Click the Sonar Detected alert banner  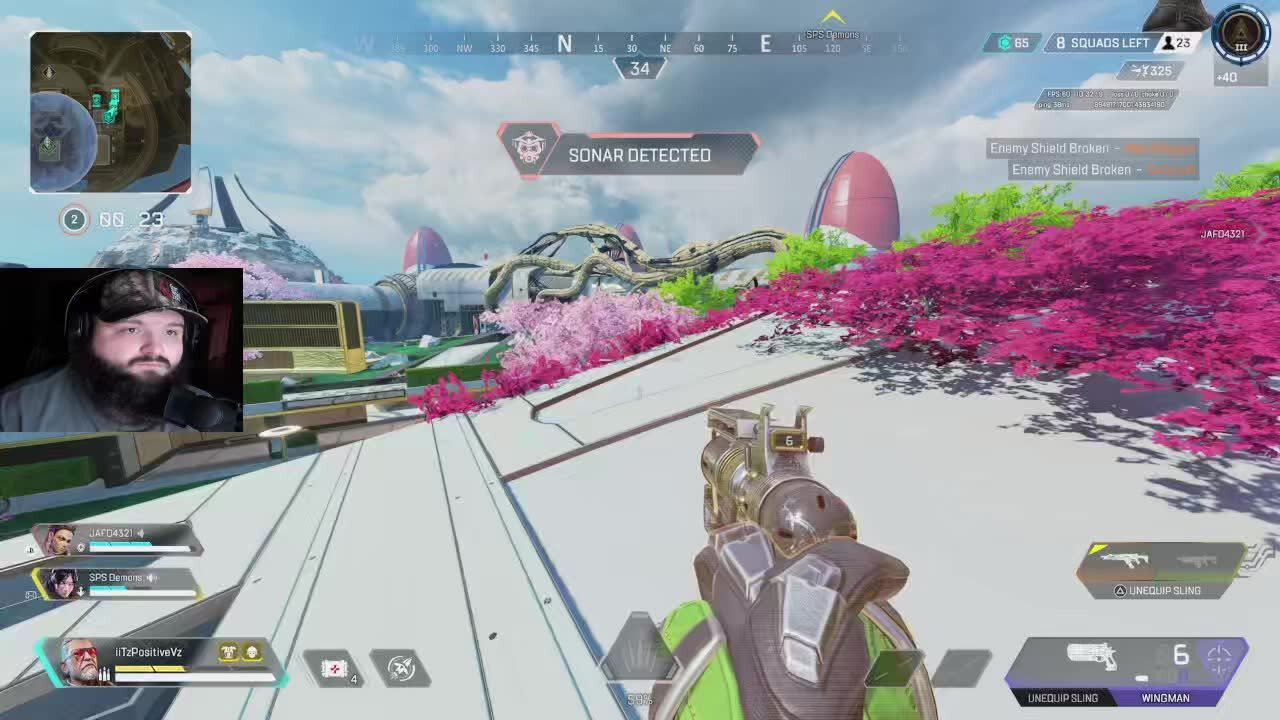pyautogui.click(x=630, y=155)
